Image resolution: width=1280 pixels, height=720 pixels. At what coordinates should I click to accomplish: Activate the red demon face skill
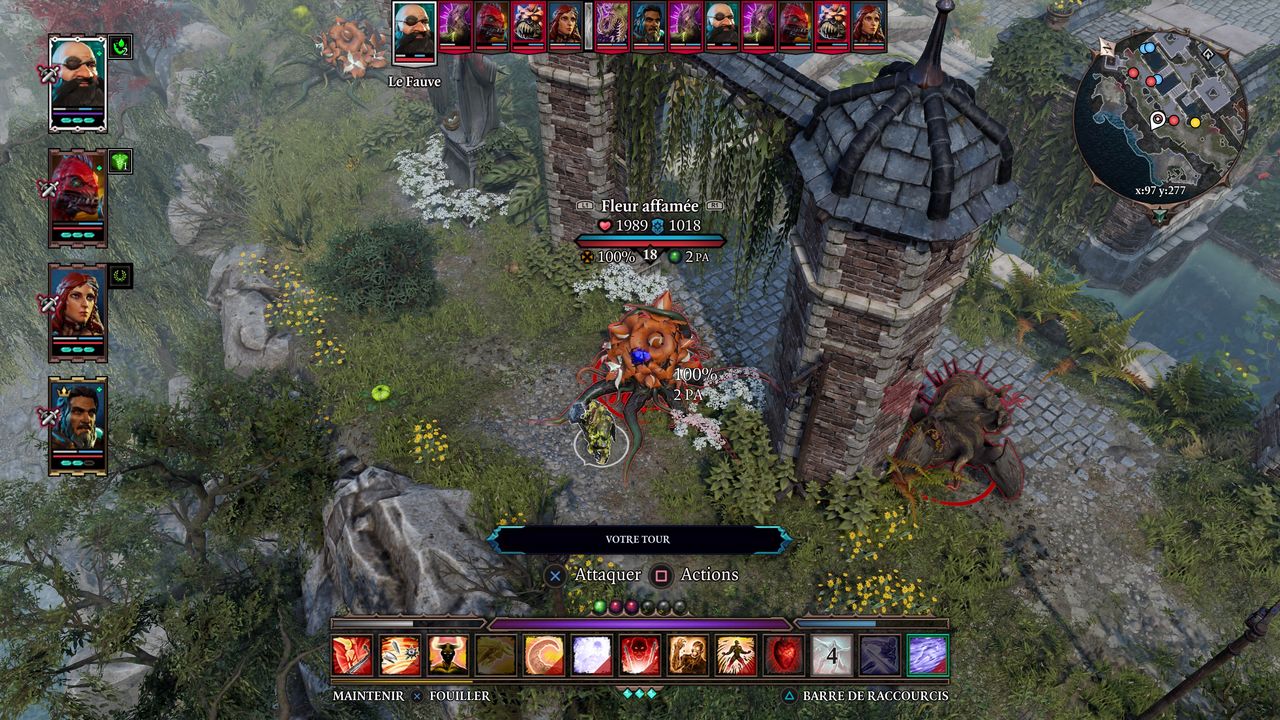point(640,655)
